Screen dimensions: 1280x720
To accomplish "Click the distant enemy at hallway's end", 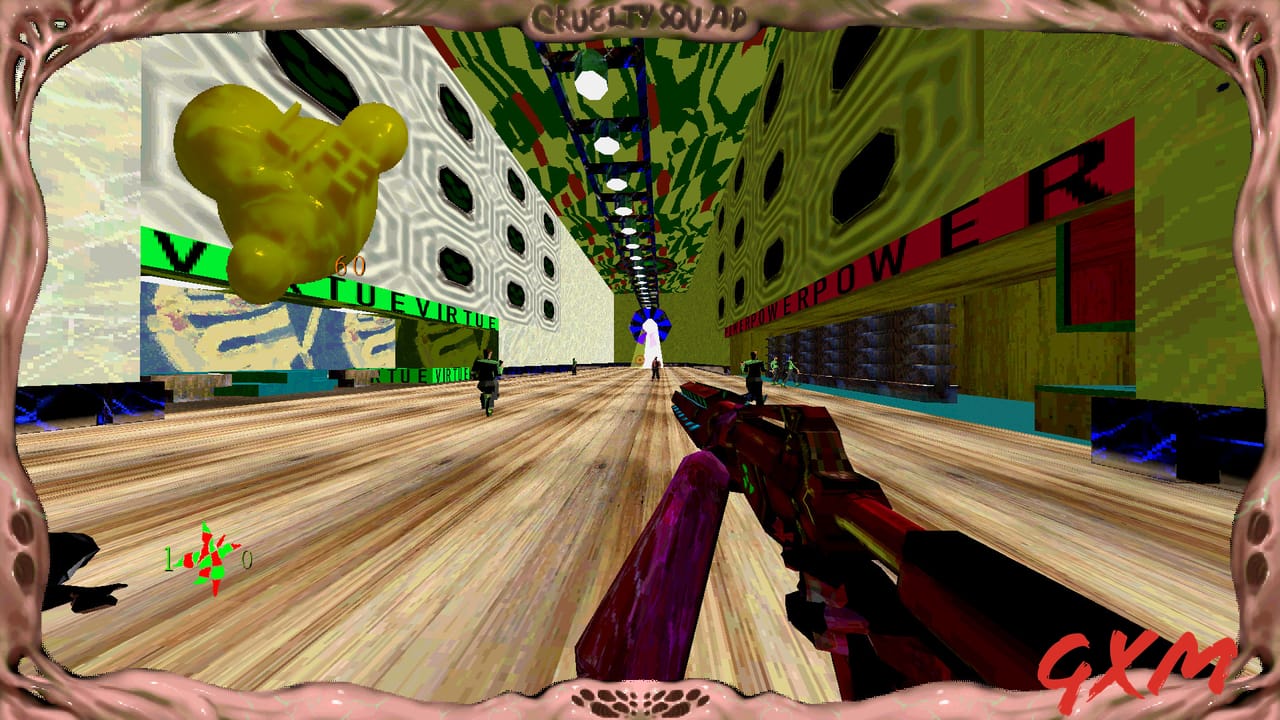I will [655, 368].
